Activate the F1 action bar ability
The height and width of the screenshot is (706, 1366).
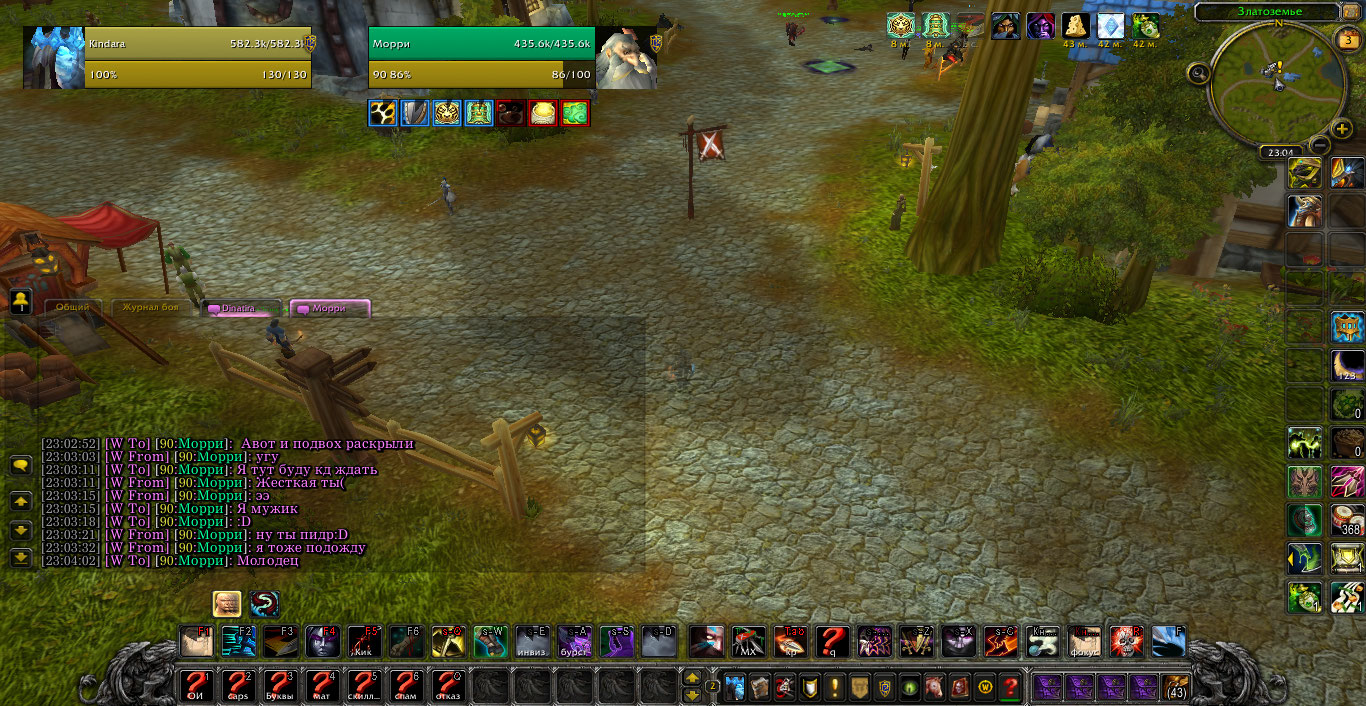tap(197, 641)
